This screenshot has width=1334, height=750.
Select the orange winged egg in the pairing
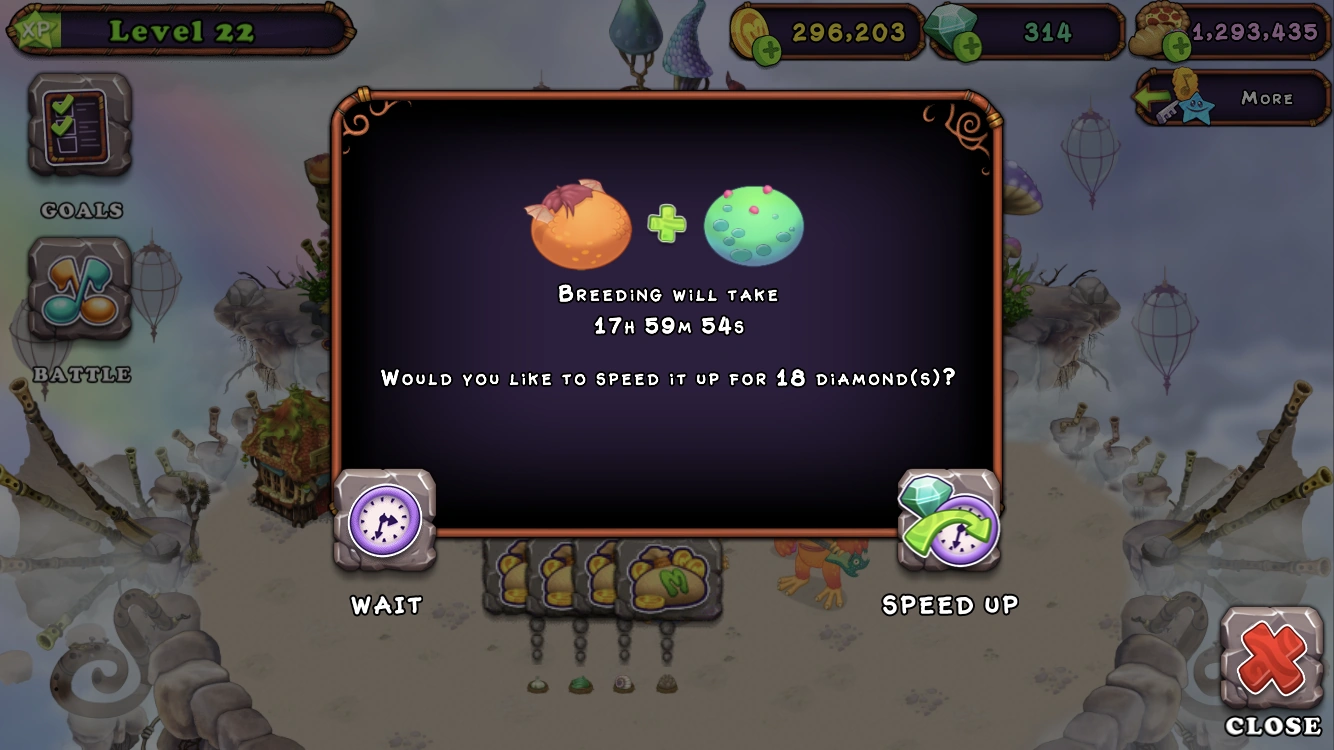click(x=578, y=228)
